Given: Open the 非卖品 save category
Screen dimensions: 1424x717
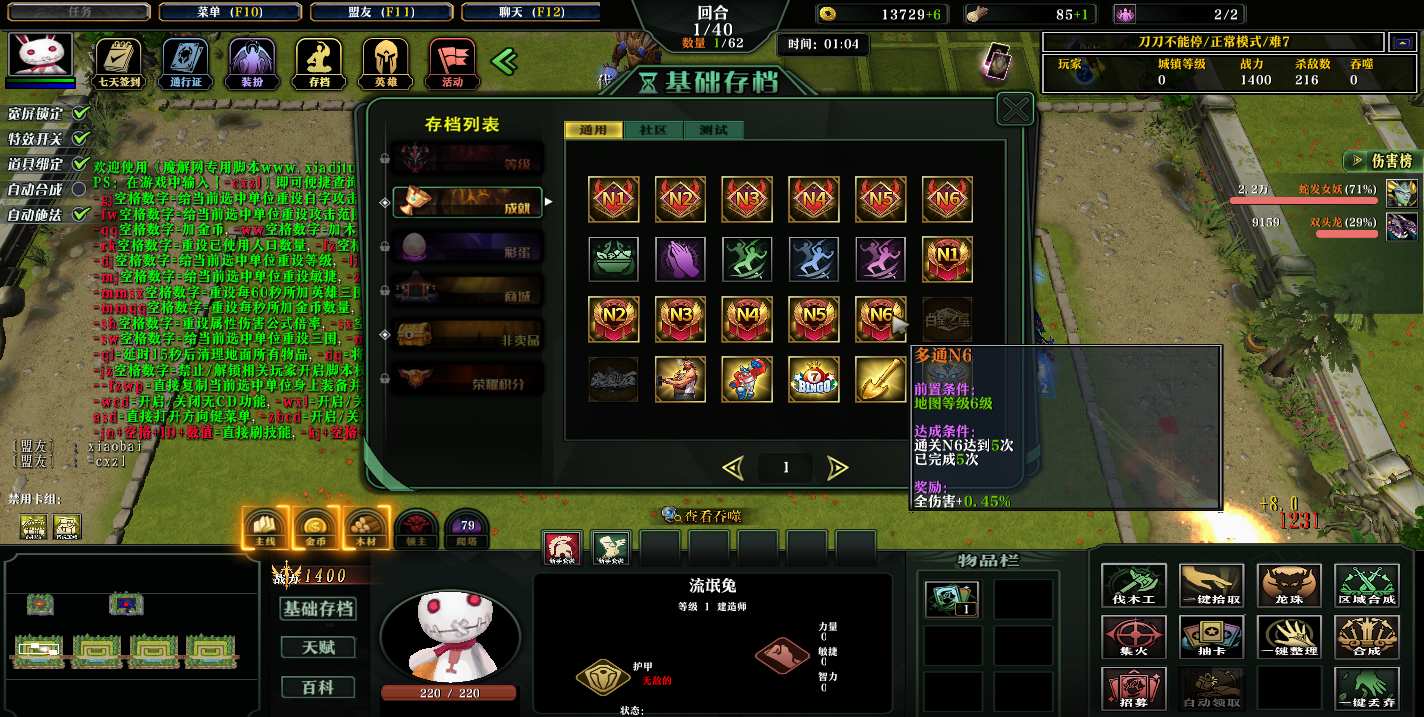Looking at the screenshot, I should click(x=467, y=334).
